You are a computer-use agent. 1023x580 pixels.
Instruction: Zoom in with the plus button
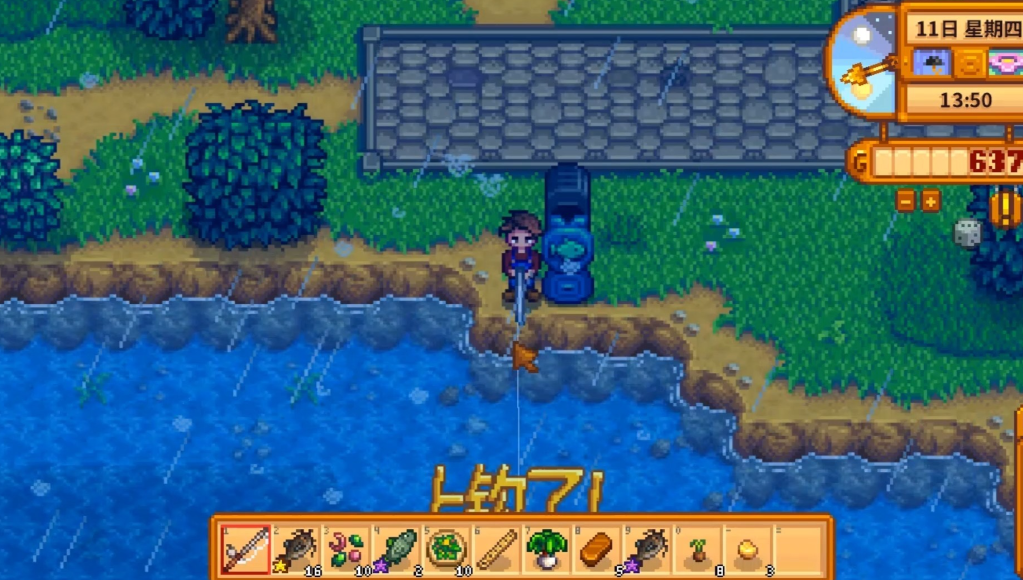click(x=931, y=201)
